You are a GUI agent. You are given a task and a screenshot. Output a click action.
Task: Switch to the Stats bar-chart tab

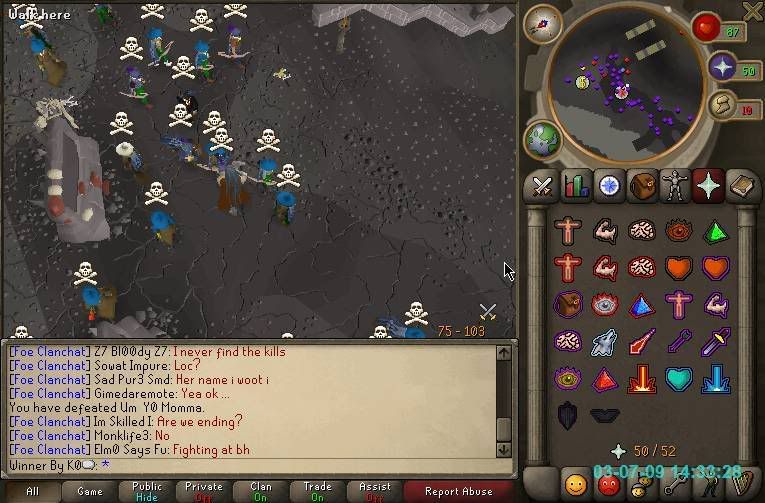point(575,186)
